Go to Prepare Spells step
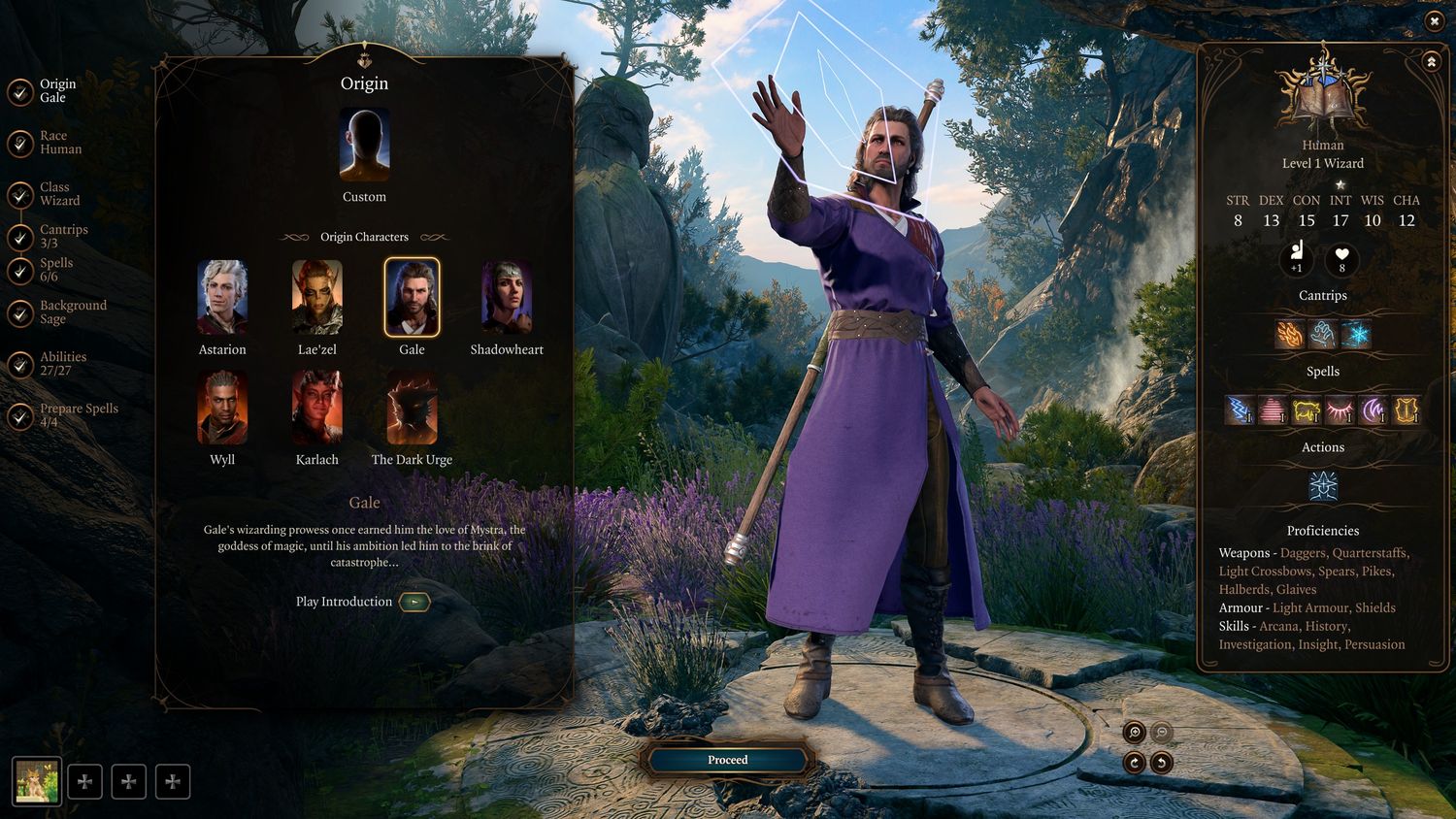Image resolution: width=1456 pixels, height=819 pixels. (x=77, y=415)
